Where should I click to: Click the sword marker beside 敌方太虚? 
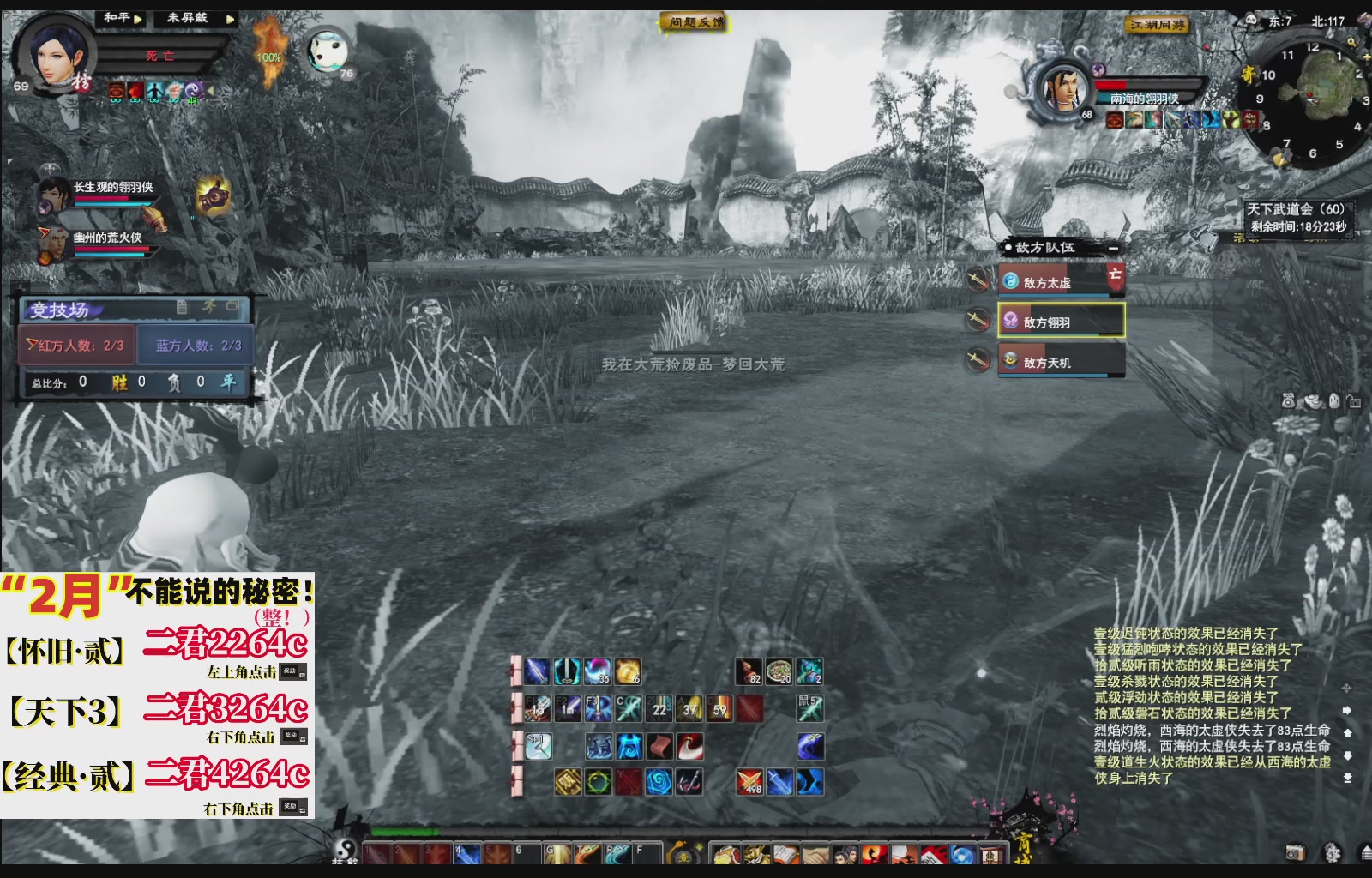(978, 280)
